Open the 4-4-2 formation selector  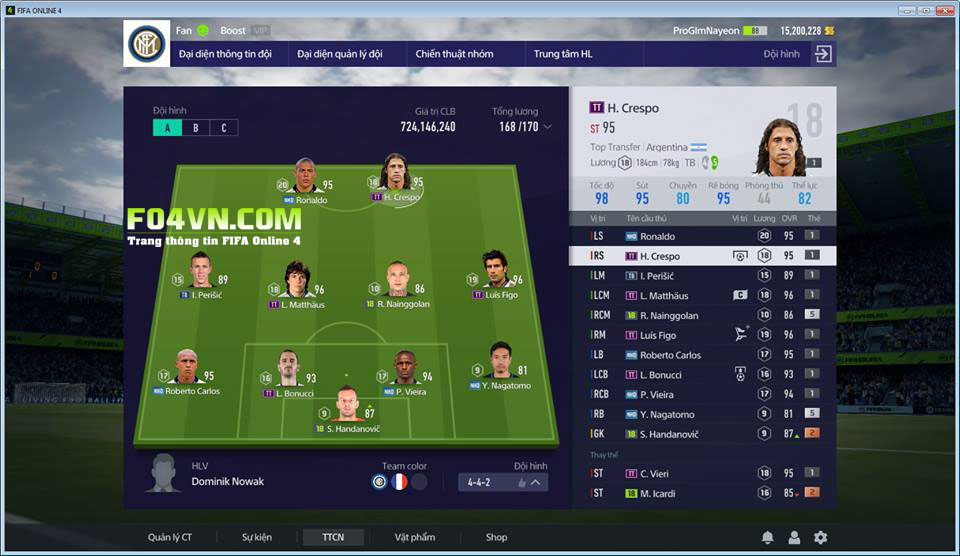click(503, 482)
